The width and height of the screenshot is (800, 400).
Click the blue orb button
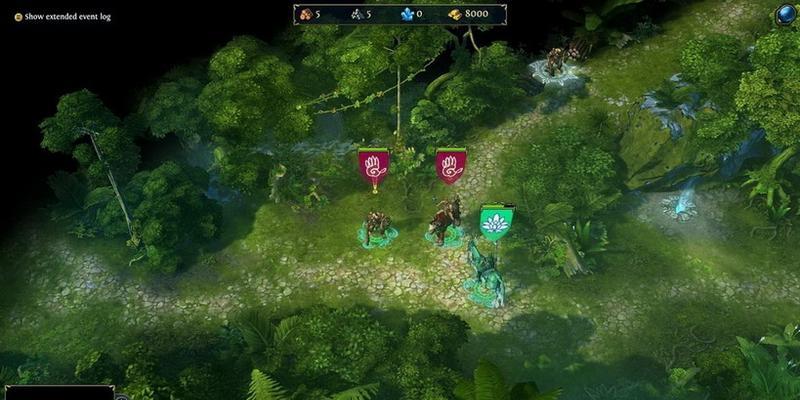785,15
